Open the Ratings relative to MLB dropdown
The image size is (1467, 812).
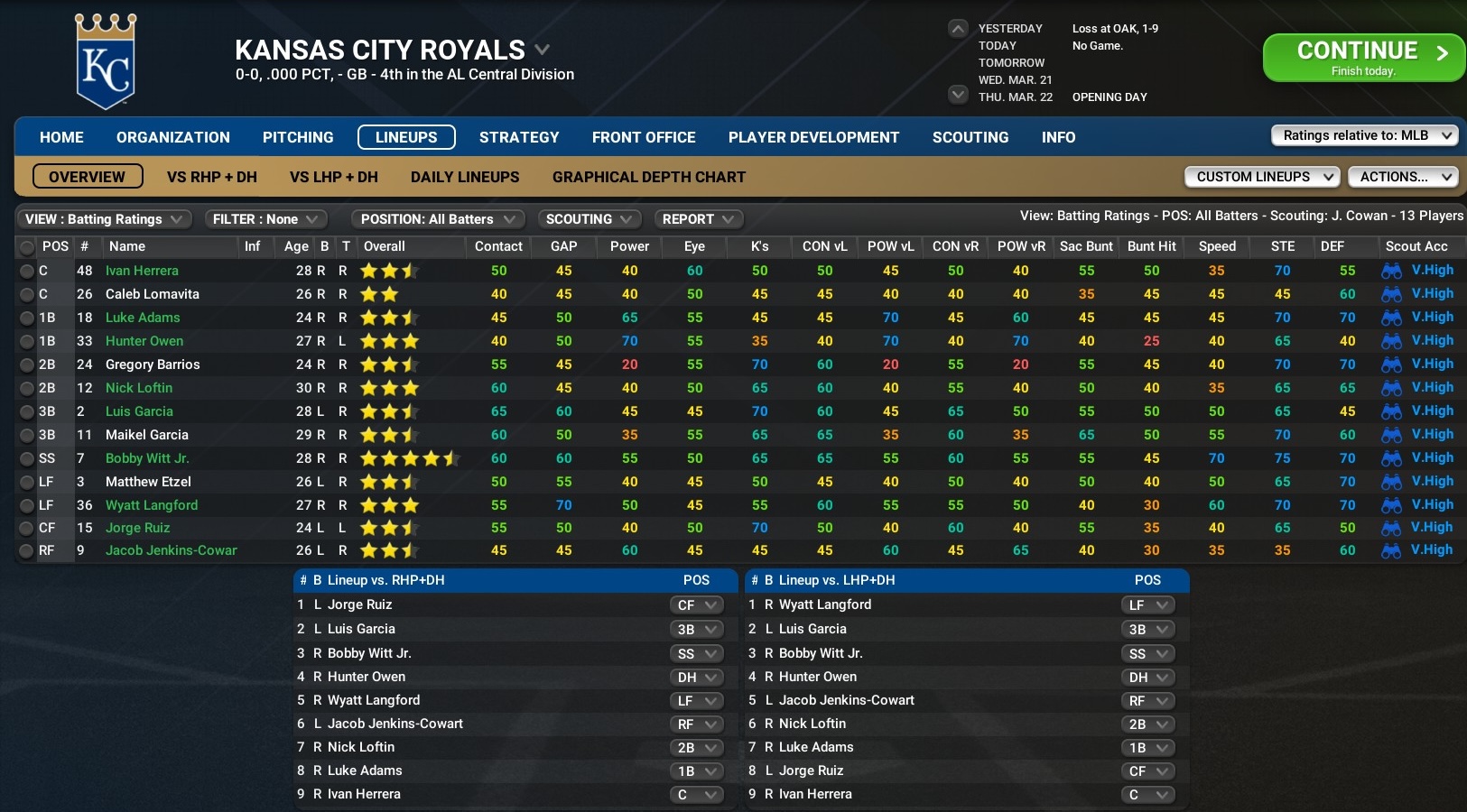tap(1363, 134)
